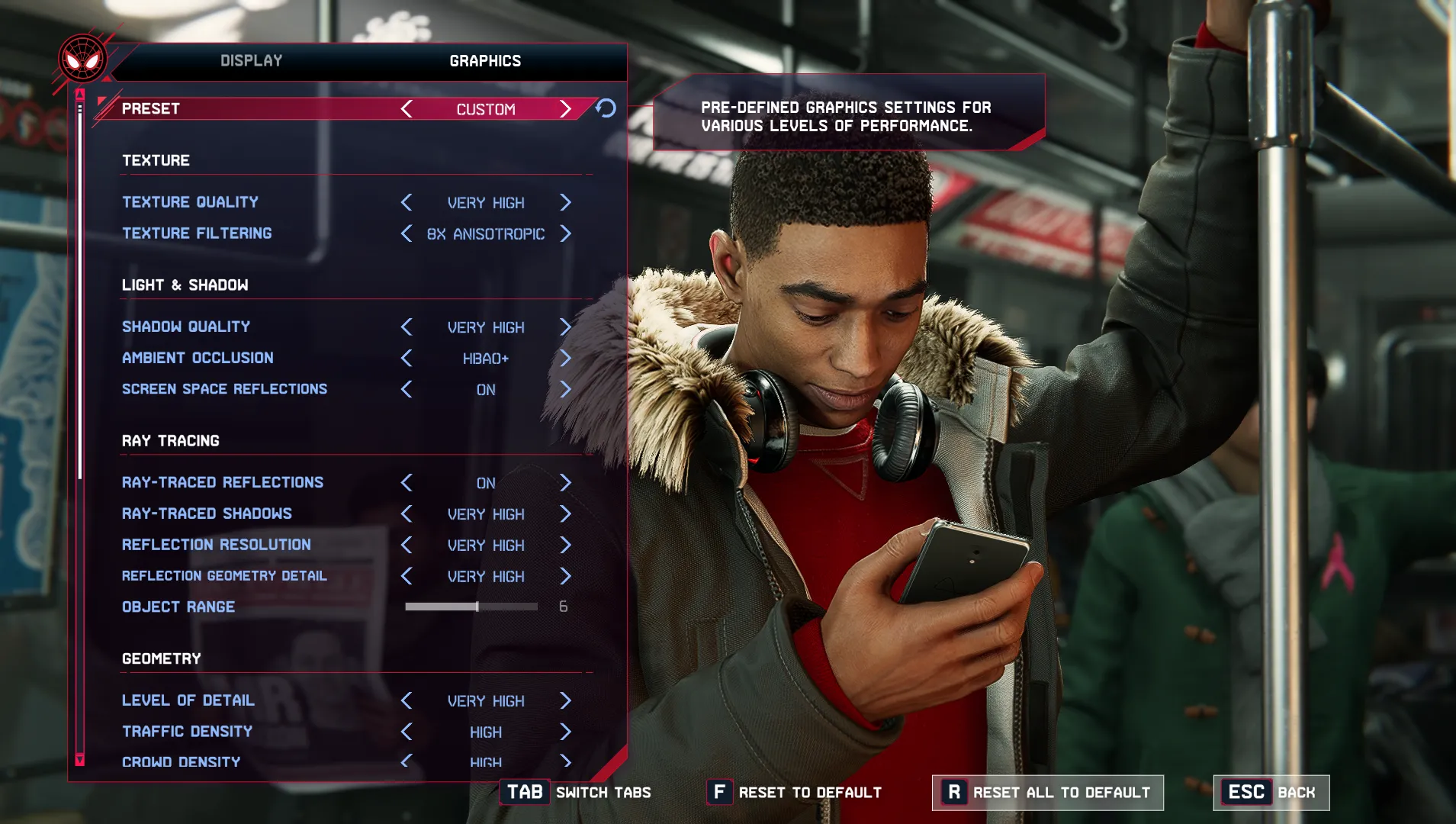Lower Texture Quality with the left arrow

[x=407, y=202]
